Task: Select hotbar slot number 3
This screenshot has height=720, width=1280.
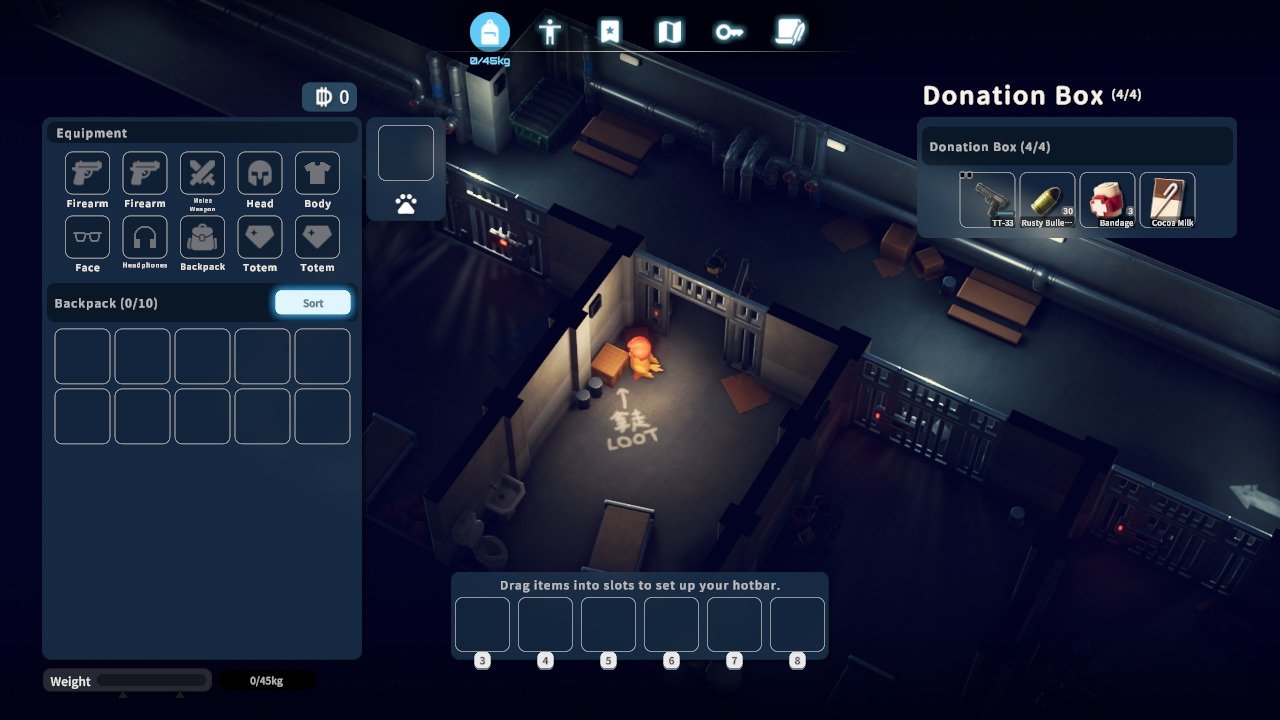Action: tap(483, 624)
